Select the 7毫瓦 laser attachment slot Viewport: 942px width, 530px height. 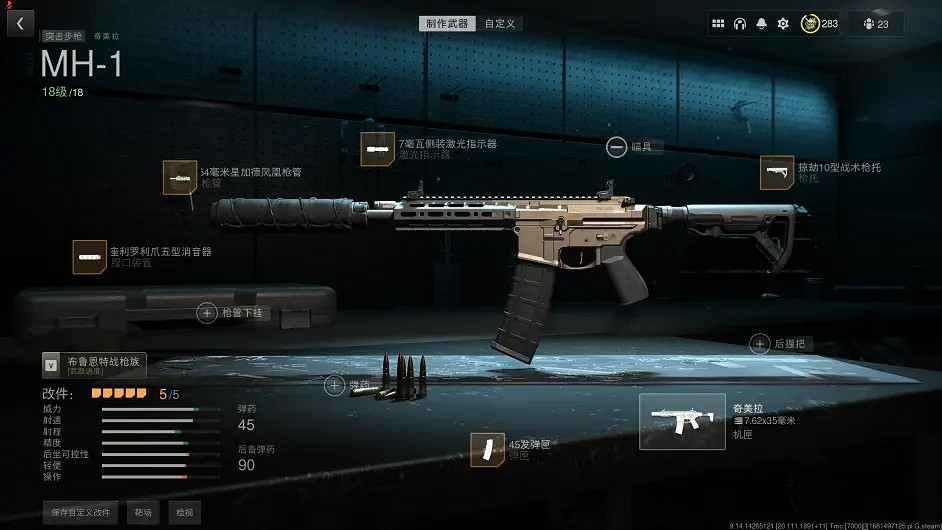(x=377, y=149)
